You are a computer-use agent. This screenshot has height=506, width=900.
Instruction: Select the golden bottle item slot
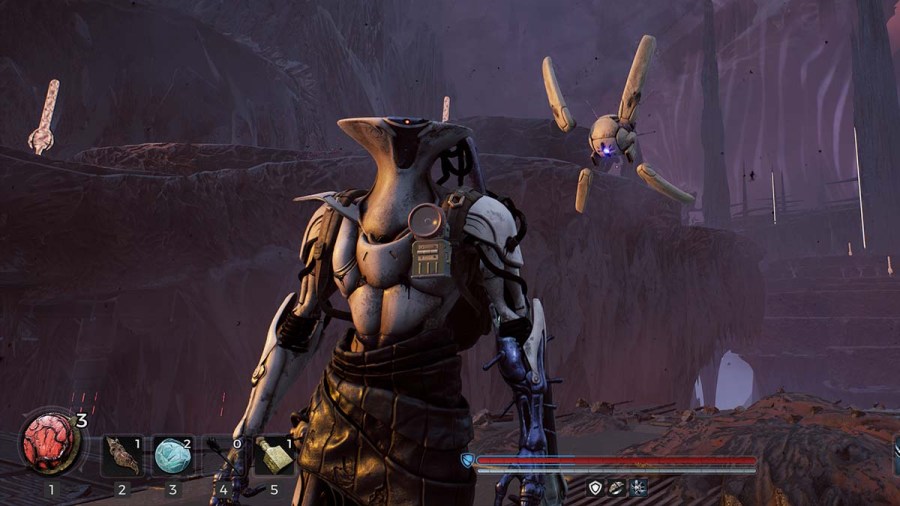(273, 455)
